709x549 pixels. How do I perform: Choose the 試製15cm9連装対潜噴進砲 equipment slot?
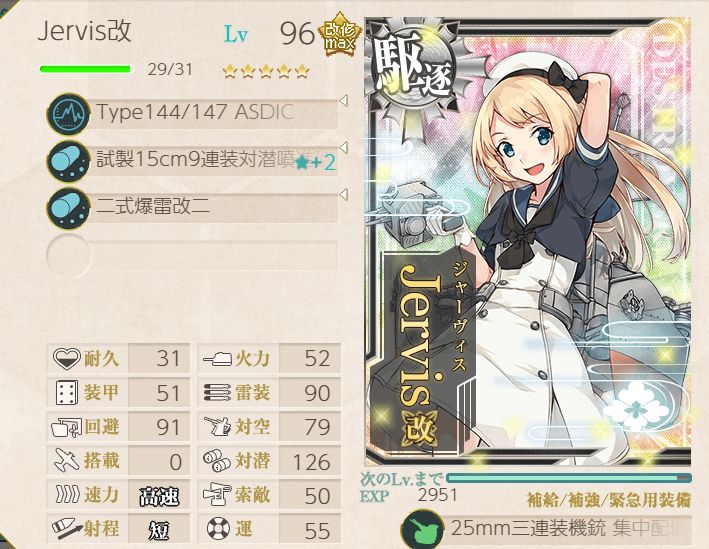tap(195, 160)
